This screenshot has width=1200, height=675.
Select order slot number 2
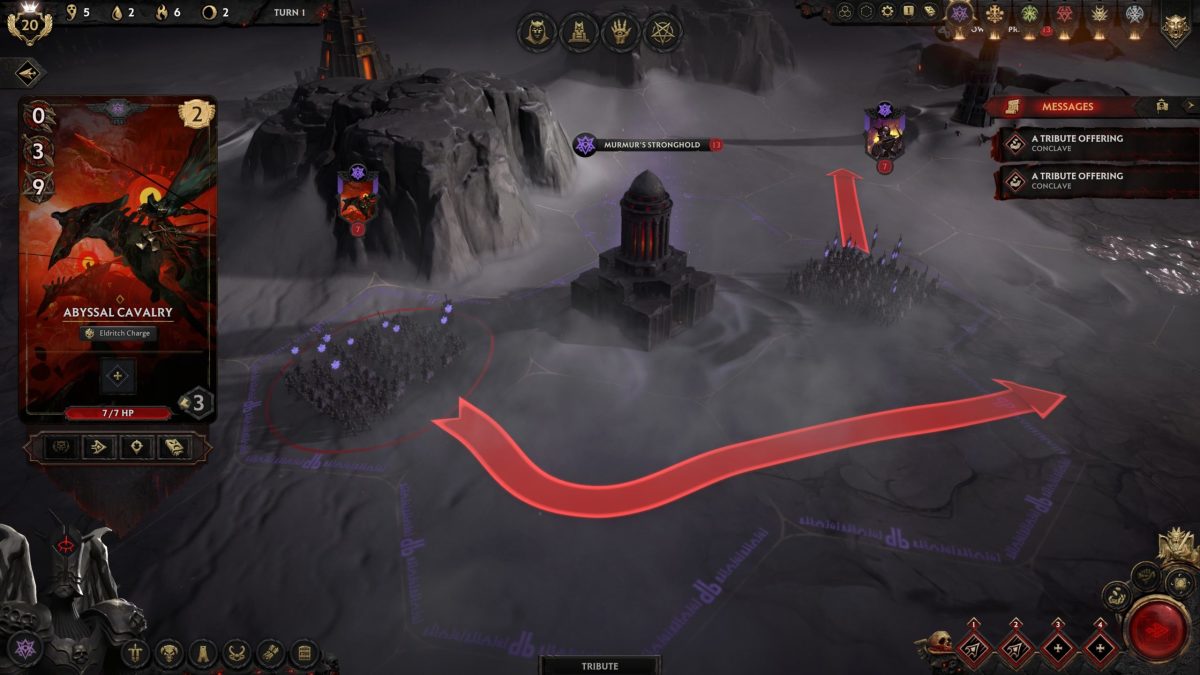1015,650
